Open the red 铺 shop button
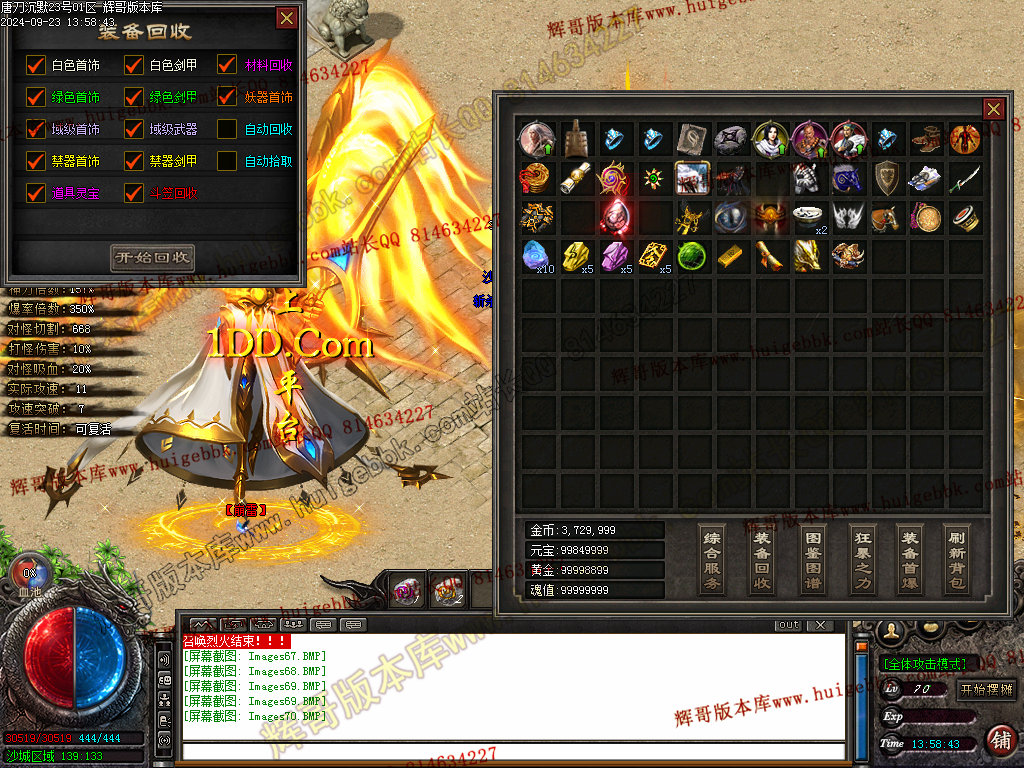This screenshot has height=768, width=1024. pos(999,741)
